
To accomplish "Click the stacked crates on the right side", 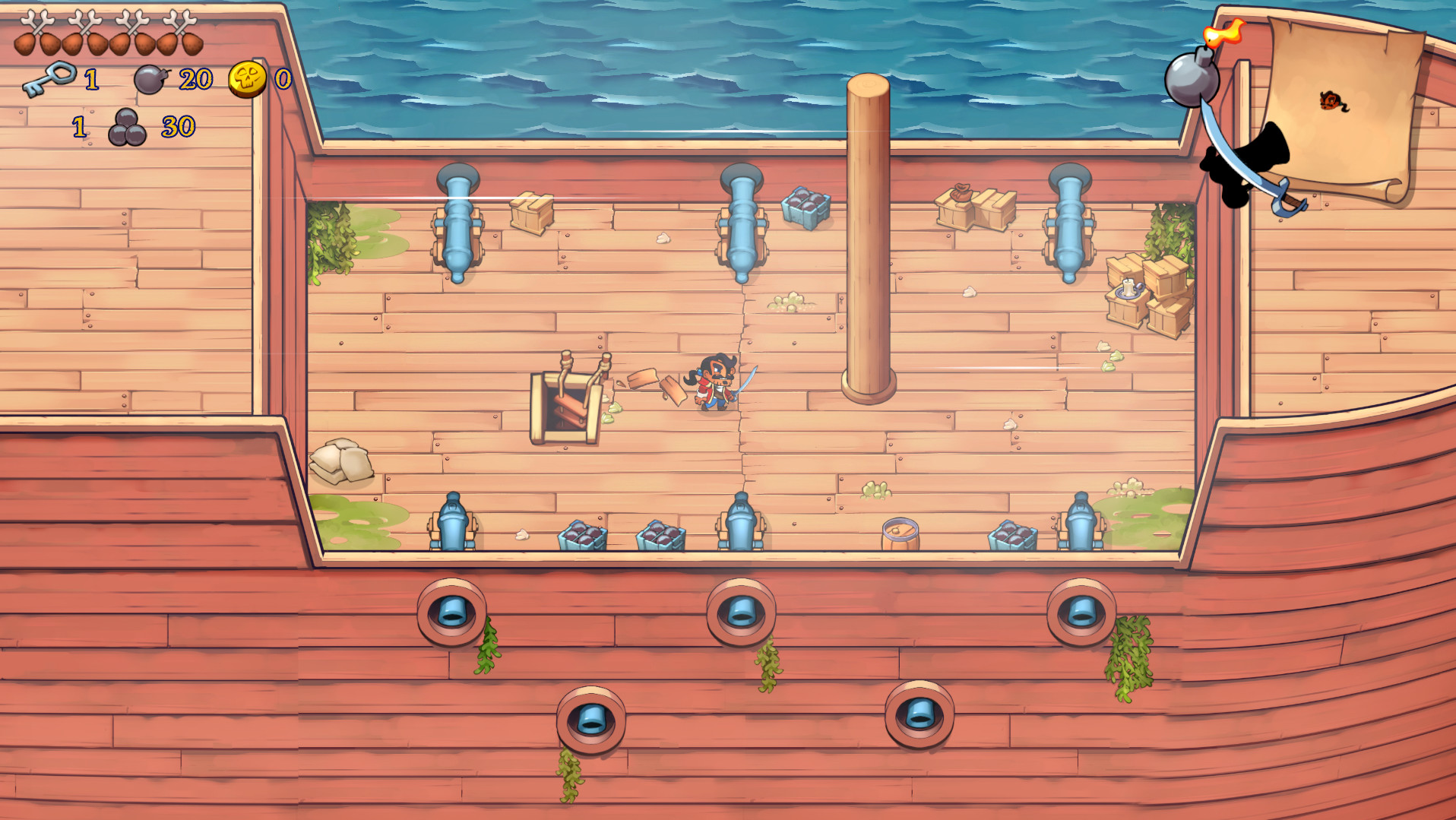I will 1147,289.
